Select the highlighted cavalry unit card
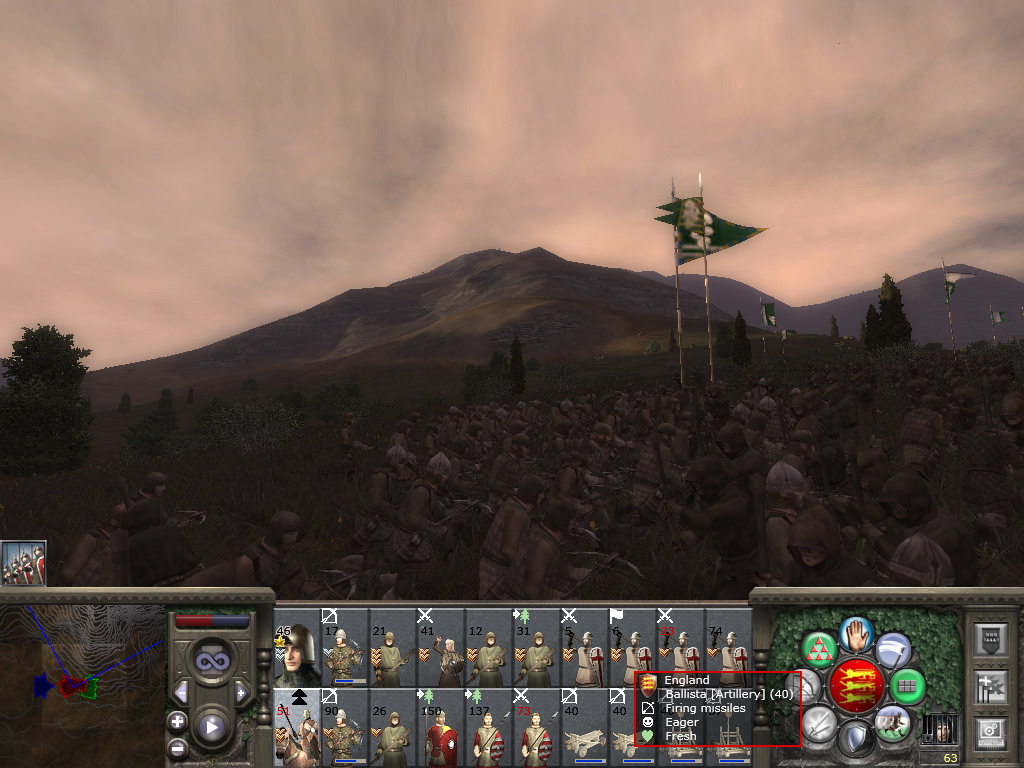Image resolution: width=1024 pixels, height=768 pixels. (x=297, y=728)
